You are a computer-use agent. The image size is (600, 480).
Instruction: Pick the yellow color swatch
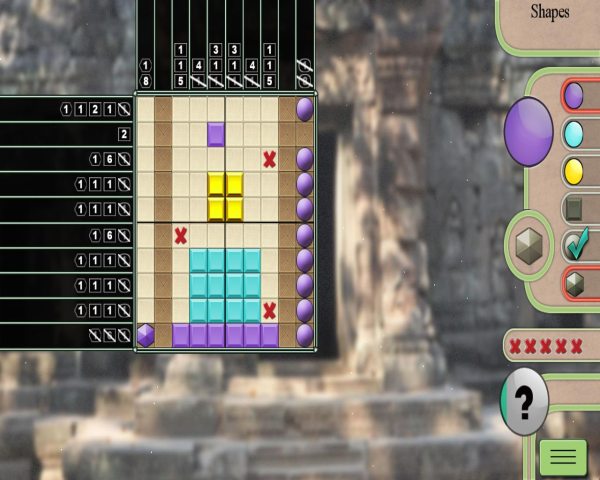(x=574, y=170)
